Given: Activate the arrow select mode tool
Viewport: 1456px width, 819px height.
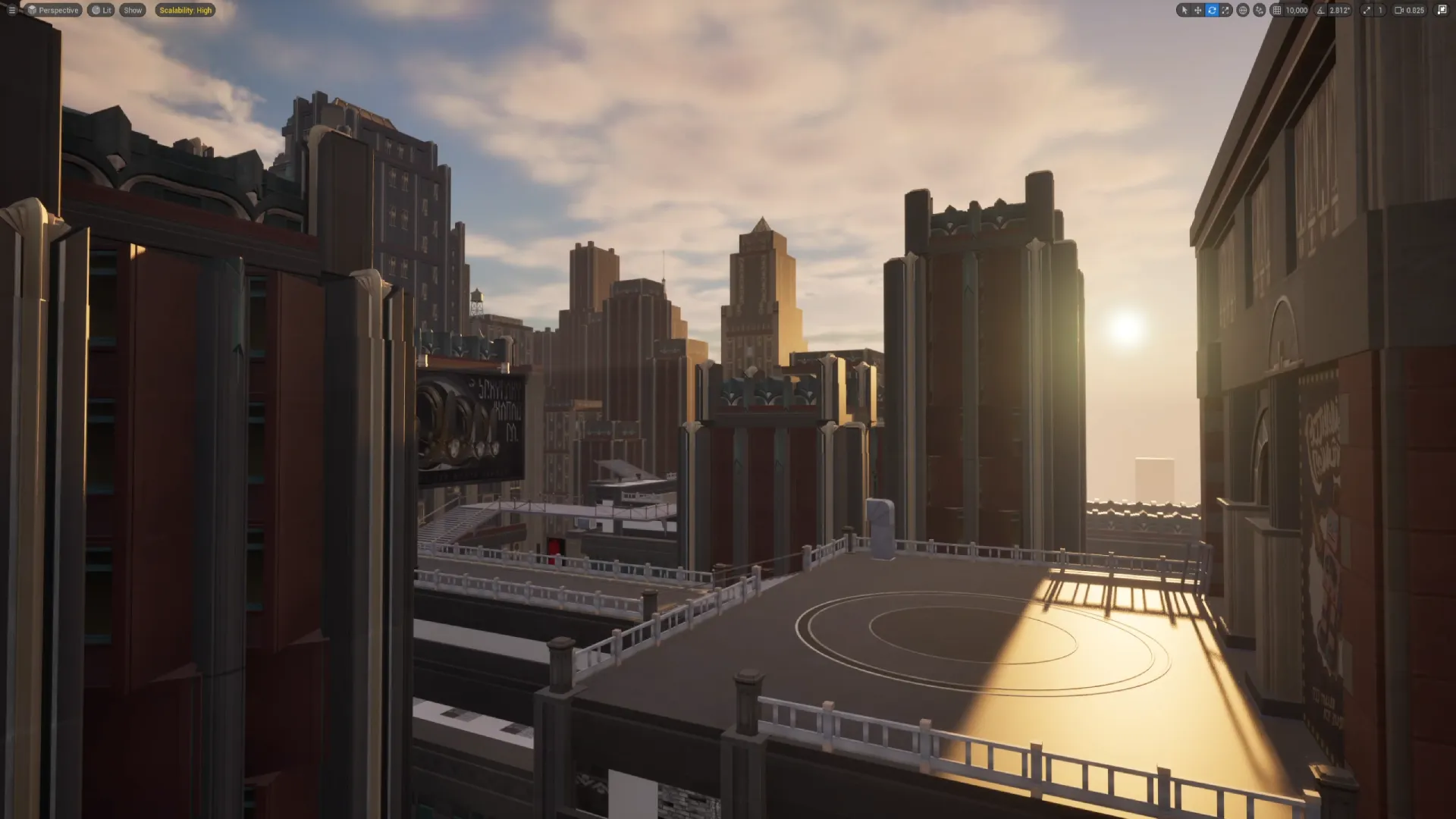Looking at the screenshot, I should point(1185,11).
